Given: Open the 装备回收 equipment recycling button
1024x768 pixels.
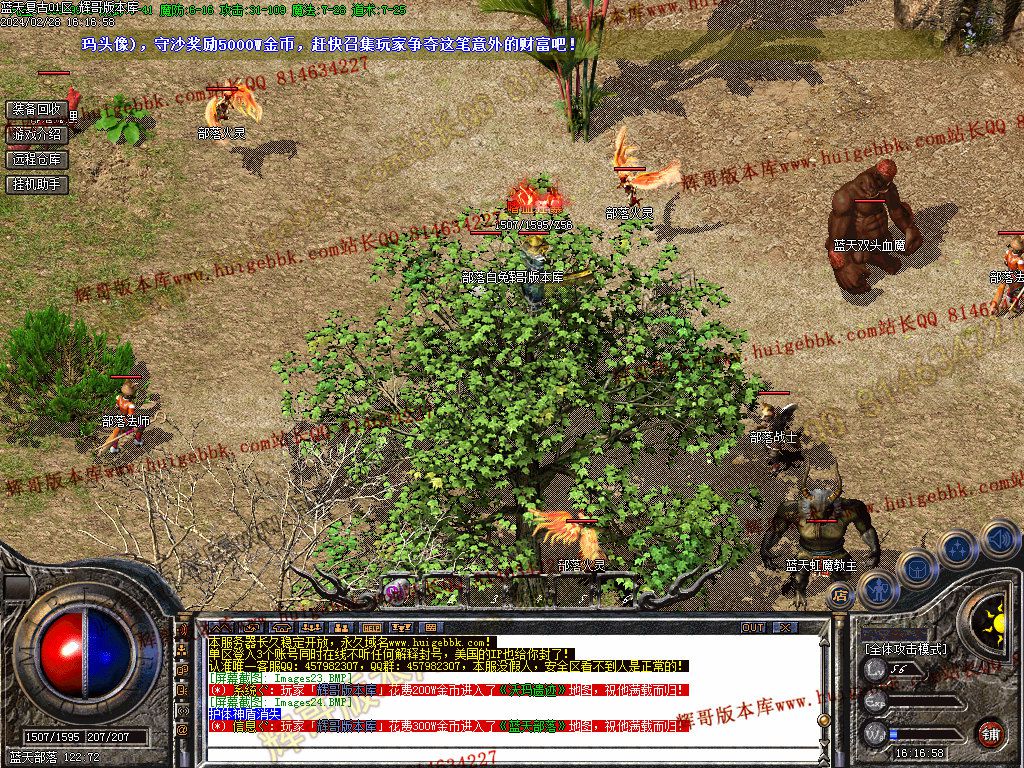Looking at the screenshot, I should coord(37,109).
